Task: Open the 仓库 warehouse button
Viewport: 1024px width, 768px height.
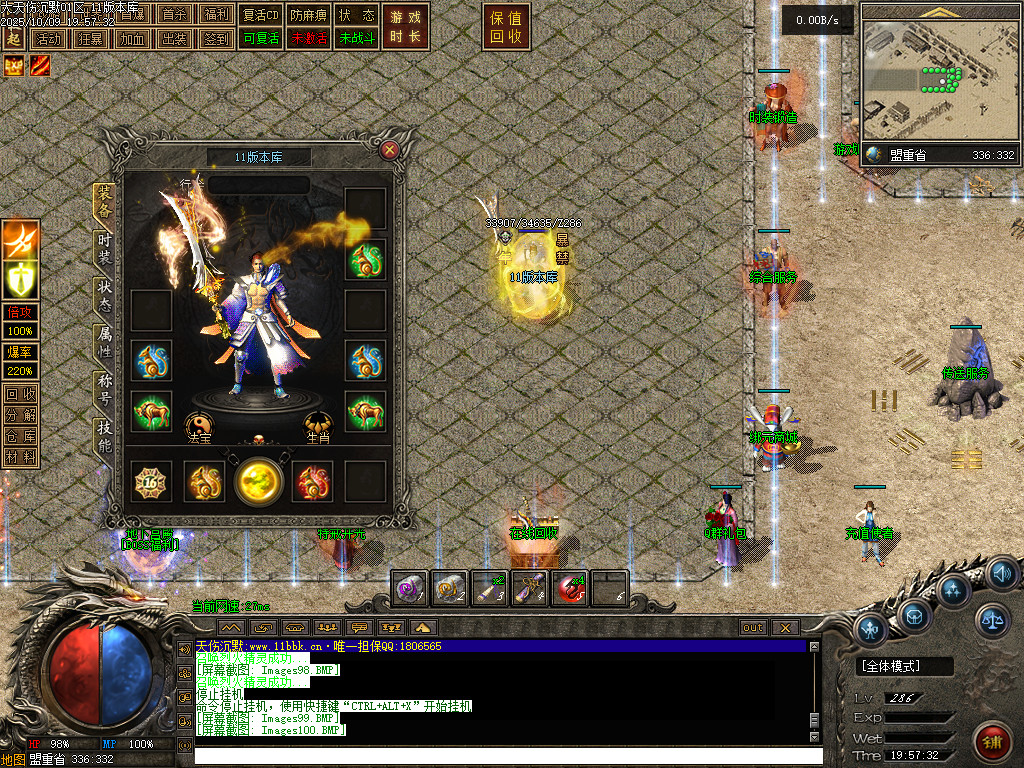Action: 20,435
